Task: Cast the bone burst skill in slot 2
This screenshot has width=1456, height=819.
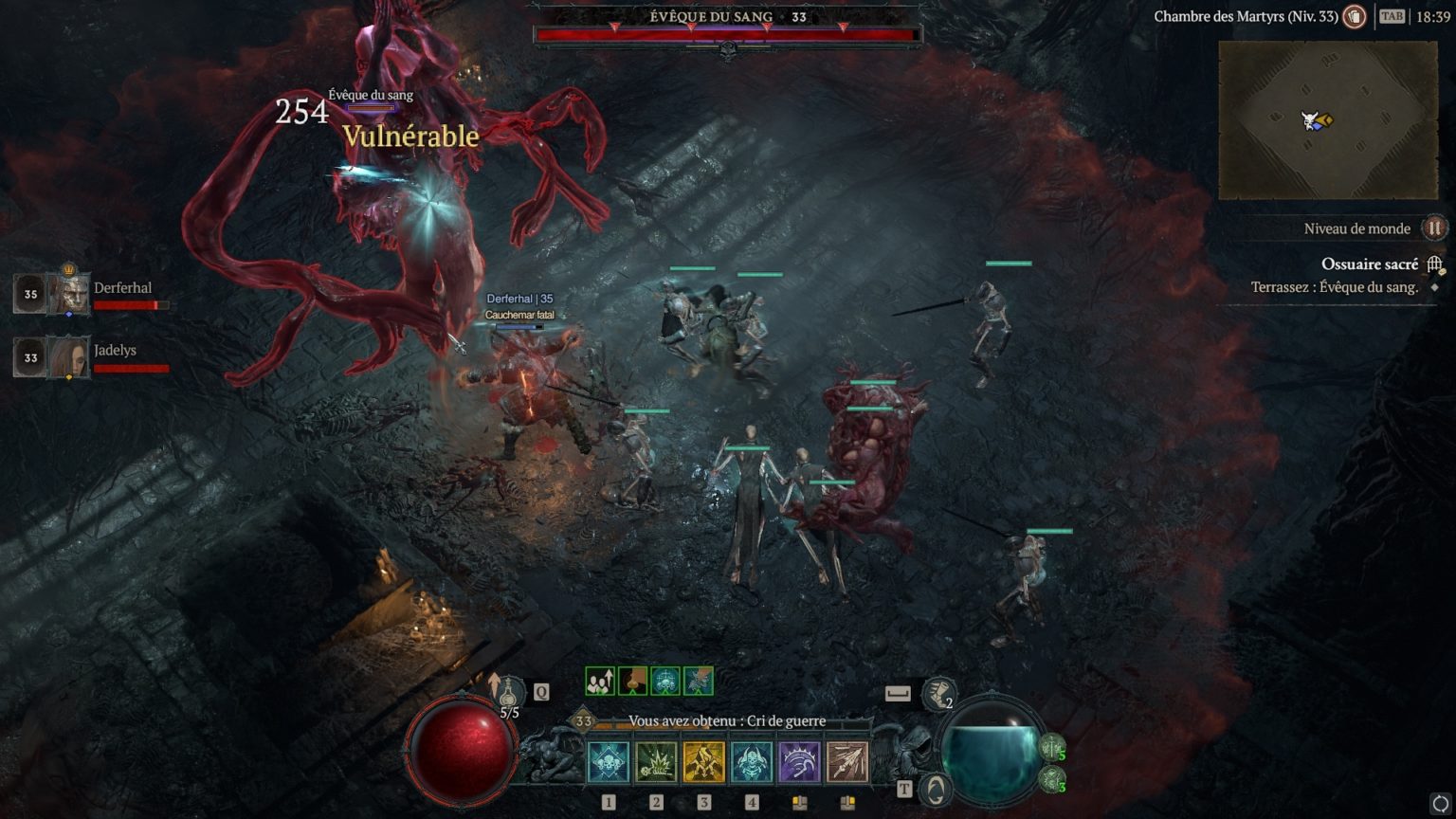Action: [x=656, y=763]
